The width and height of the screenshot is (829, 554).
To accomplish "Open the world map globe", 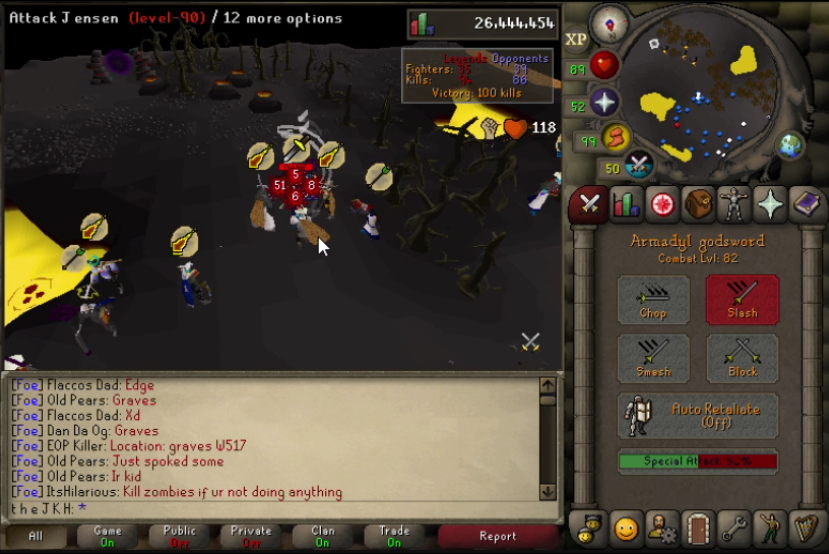I will pos(791,146).
